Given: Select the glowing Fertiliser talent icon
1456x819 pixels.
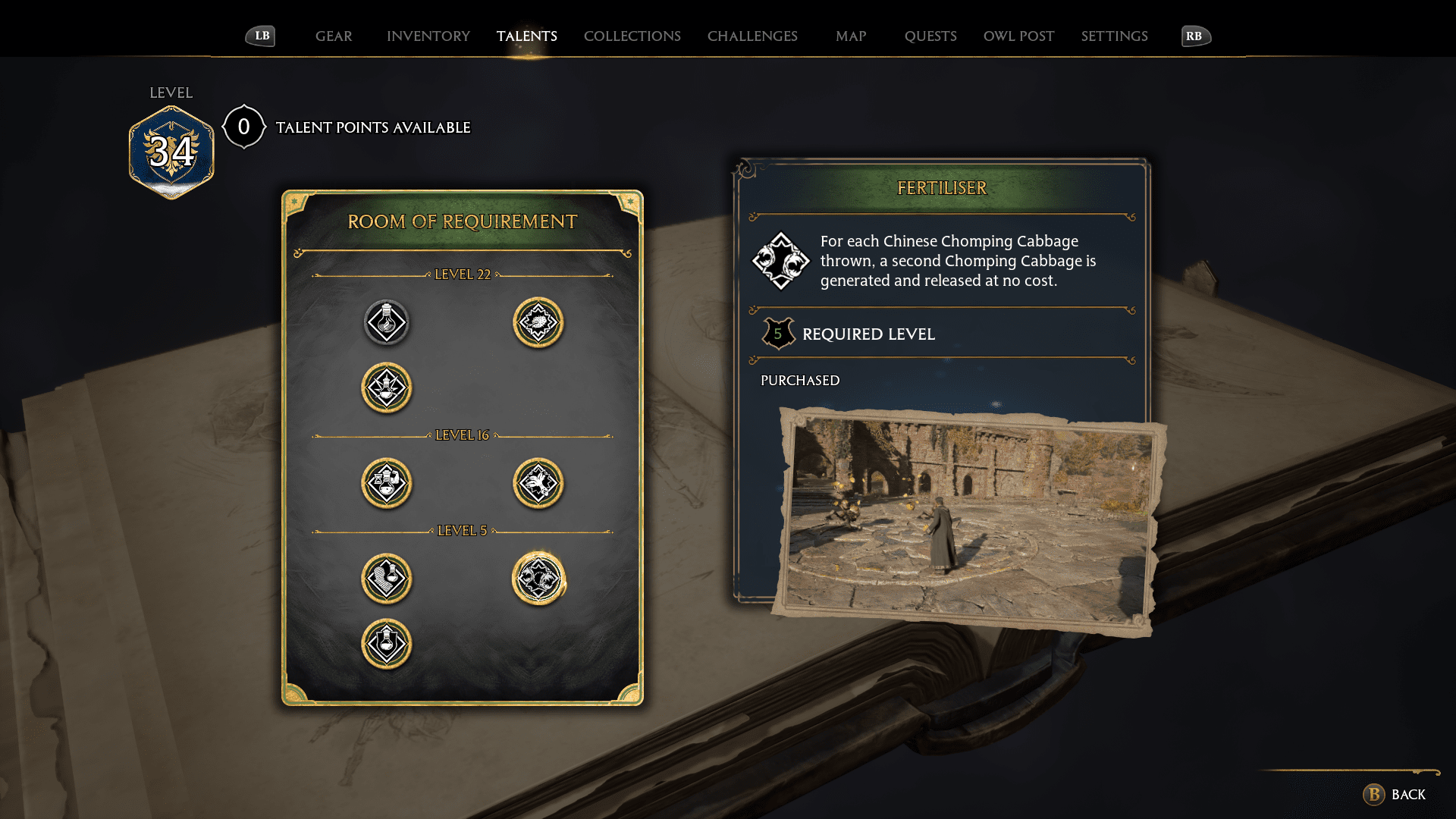Looking at the screenshot, I should click(x=538, y=579).
